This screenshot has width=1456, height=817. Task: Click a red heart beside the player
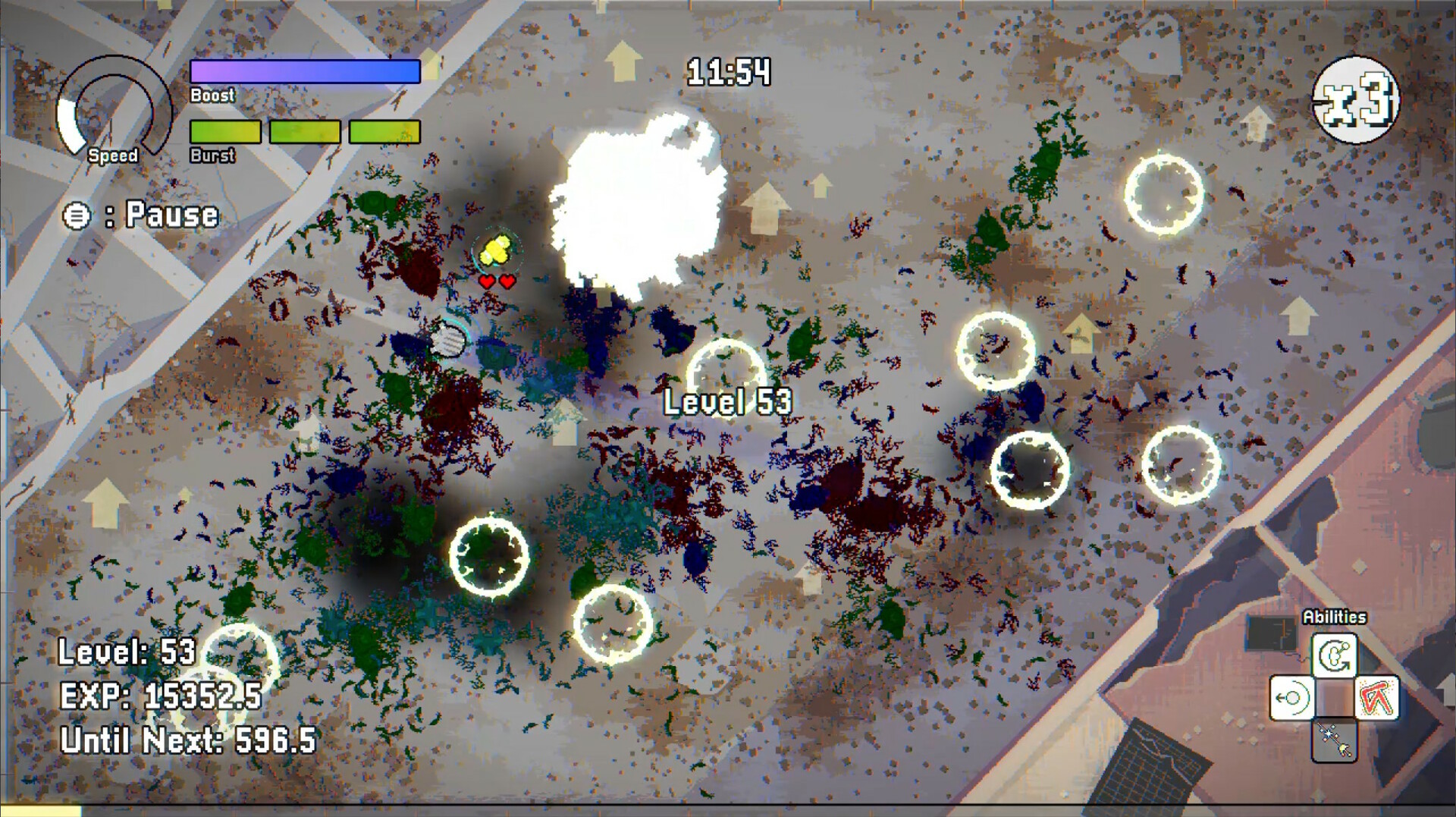(486, 281)
